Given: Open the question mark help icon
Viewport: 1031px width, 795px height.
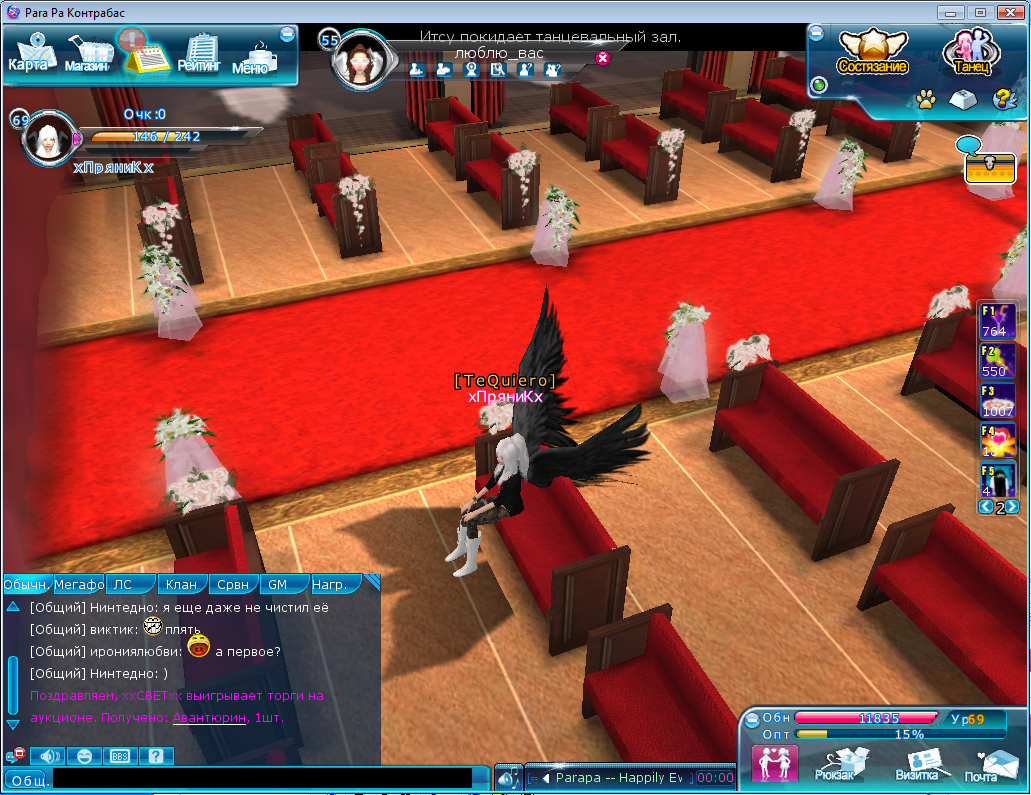Looking at the screenshot, I should pos(1001,100).
